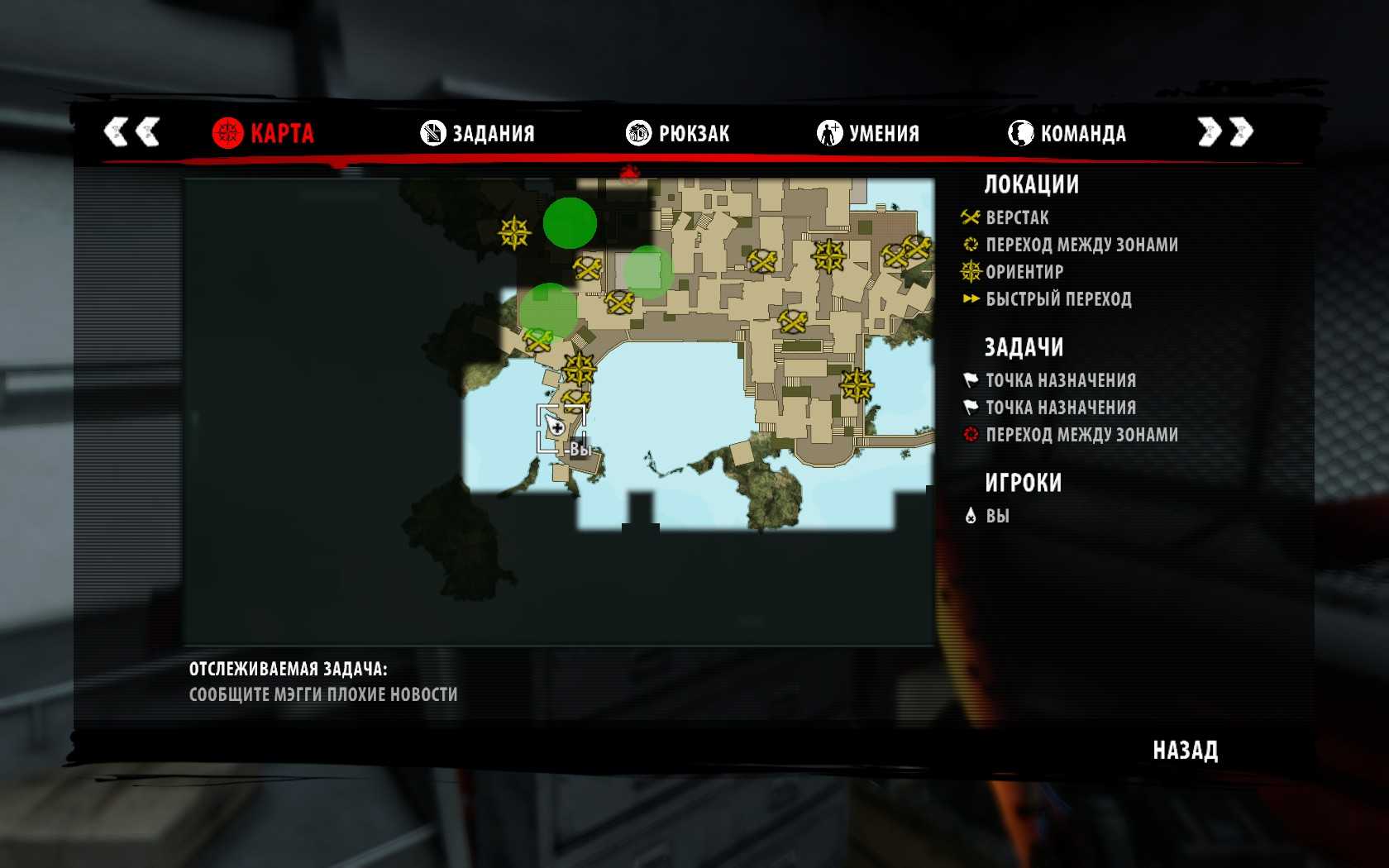Select the player position marker on map
This screenshot has width=1389, height=868.
[x=556, y=427]
